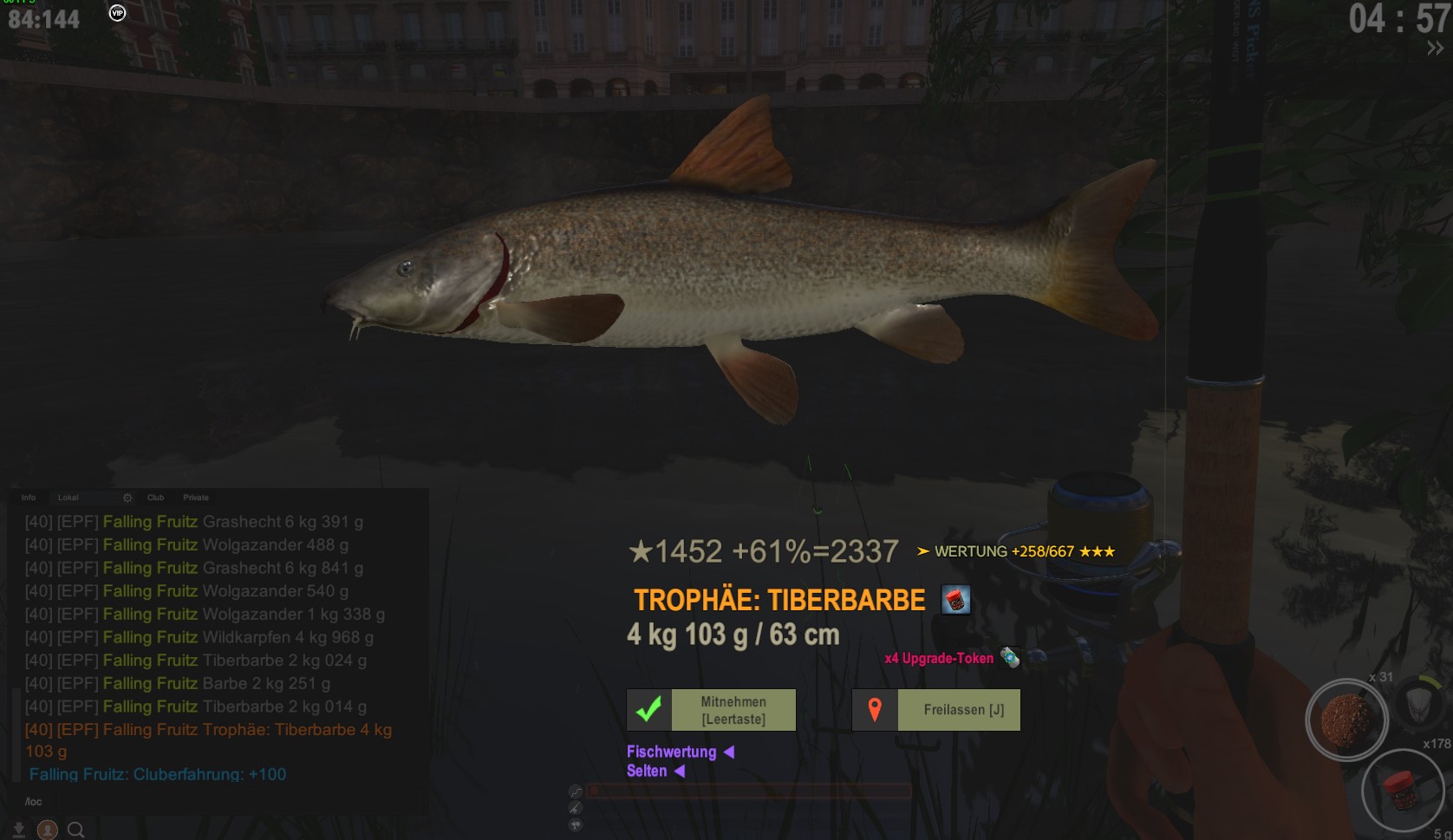The image size is (1453, 840).
Task: Switch to the Lokal chat tab
Action: (x=68, y=498)
